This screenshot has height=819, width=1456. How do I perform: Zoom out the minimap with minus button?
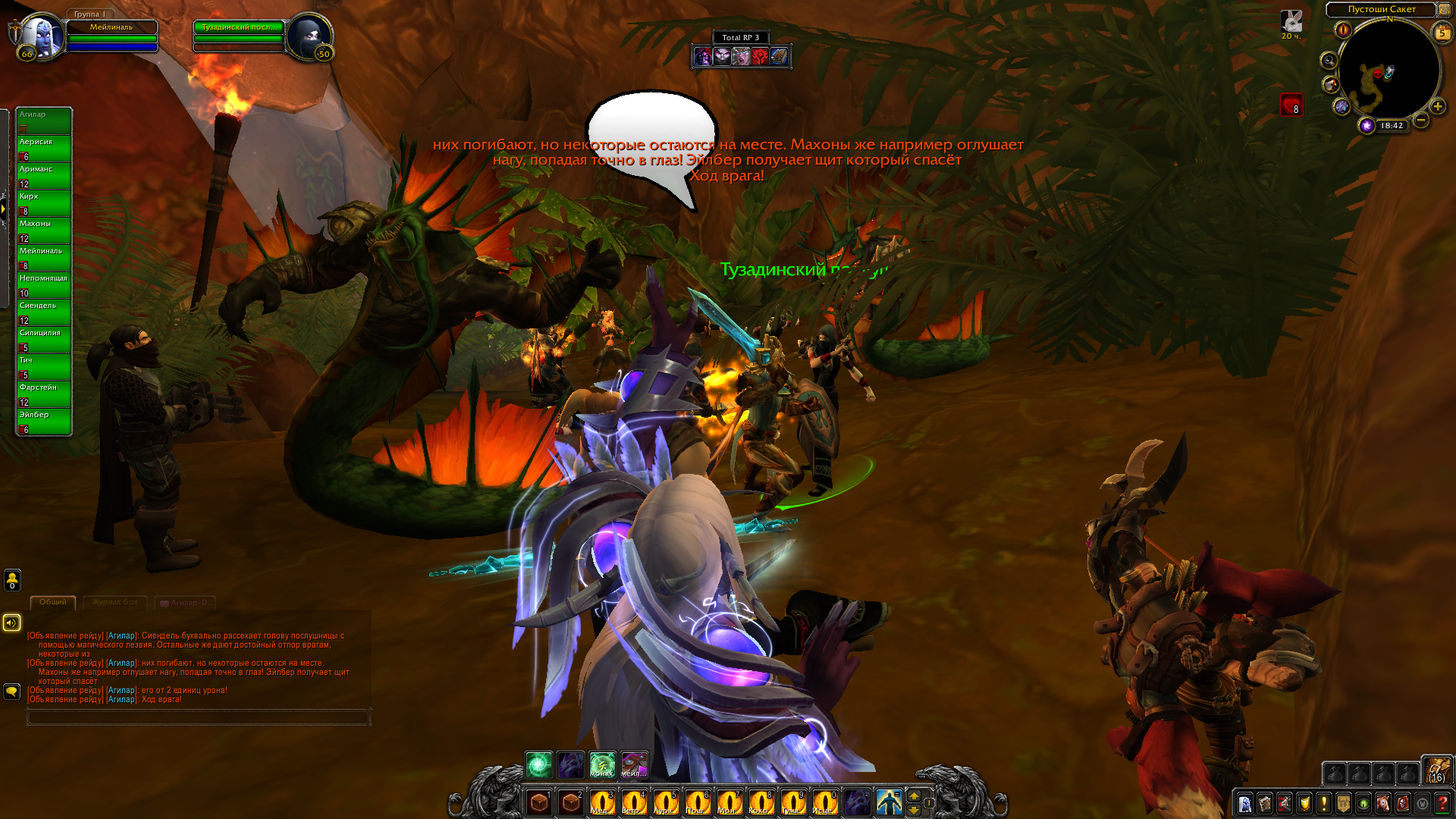click(x=1421, y=120)
